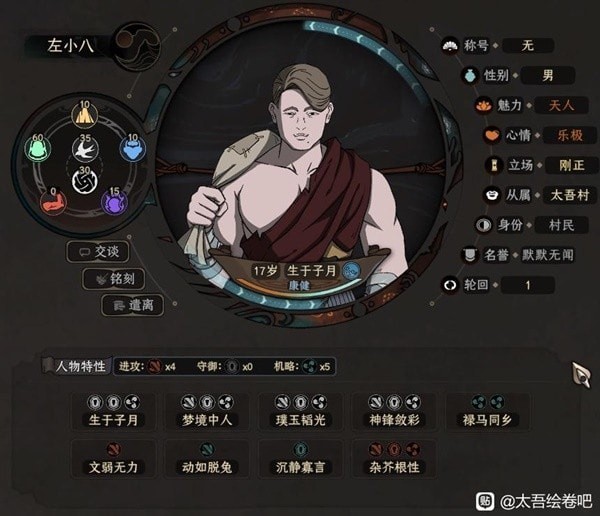This screenshot has height=516, width=600.
Task: Select the green element icon showing 60
Action: click(x=37, y=149)
